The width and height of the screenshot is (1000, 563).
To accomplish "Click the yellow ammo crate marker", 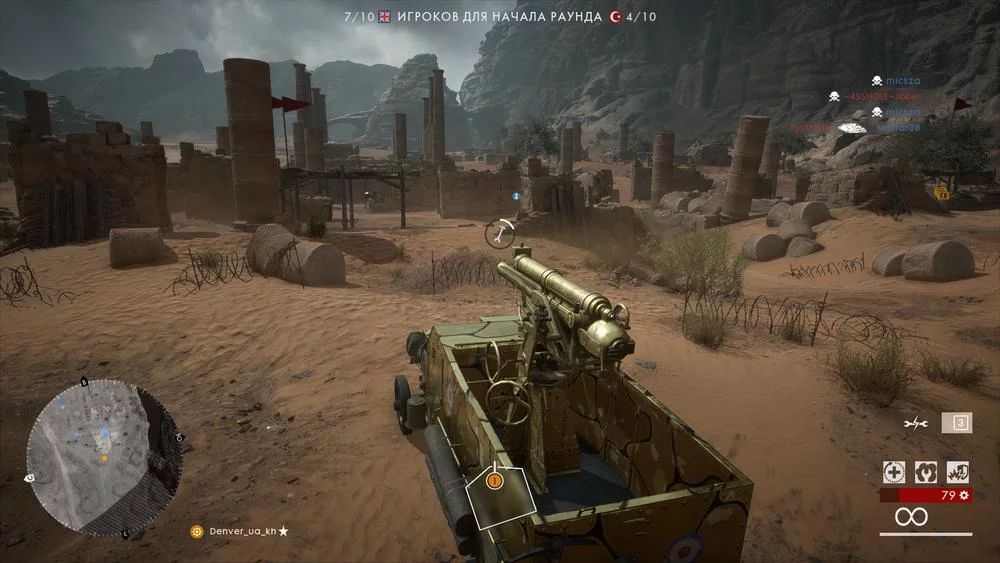I will point(941,192).
